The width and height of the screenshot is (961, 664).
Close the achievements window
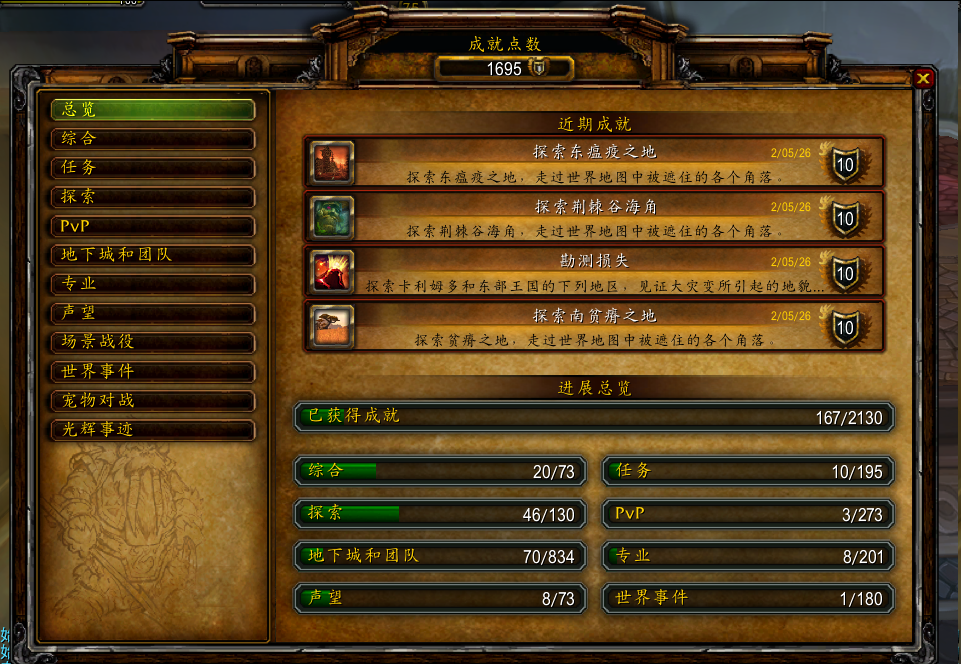(x=923, y=78)
